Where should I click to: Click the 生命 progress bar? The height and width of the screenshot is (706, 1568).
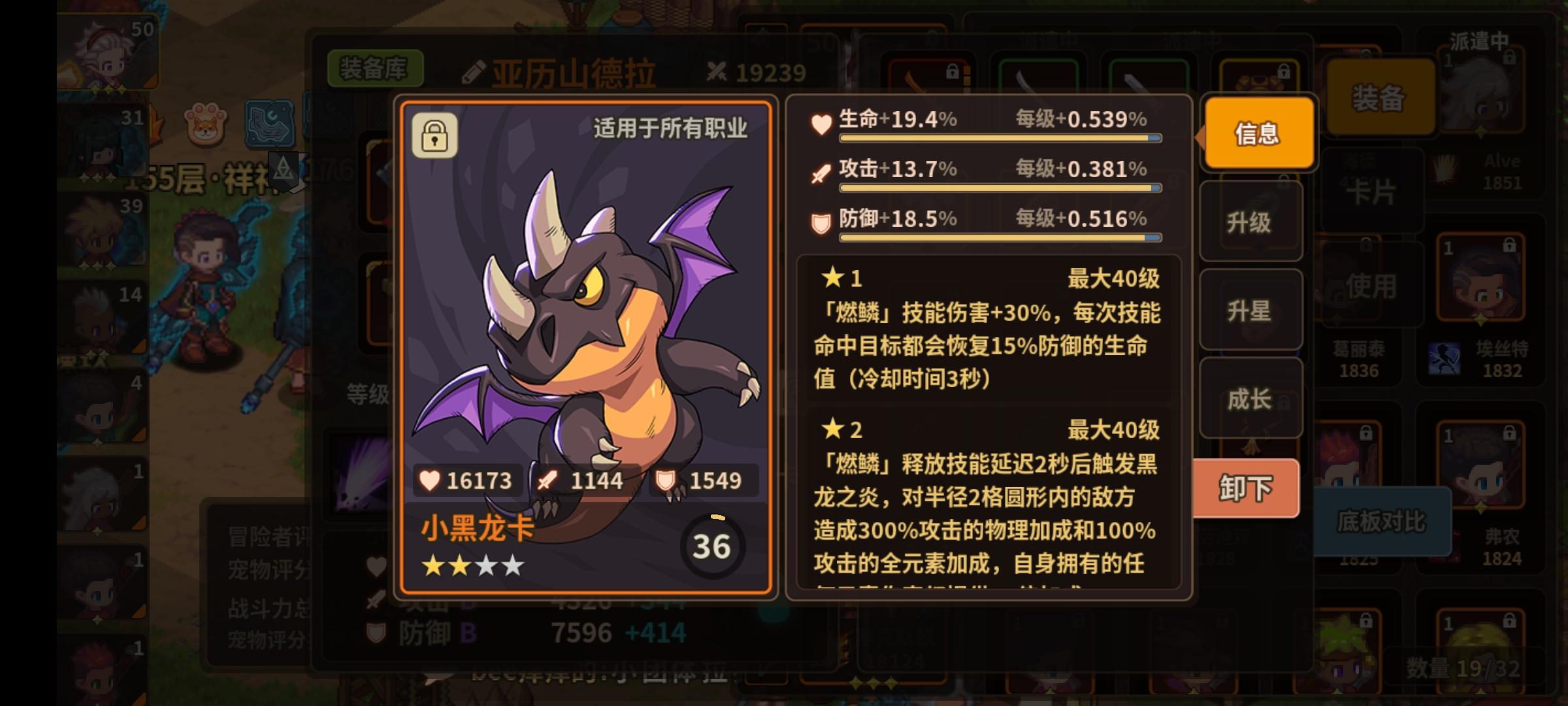tap(1000, 137)
